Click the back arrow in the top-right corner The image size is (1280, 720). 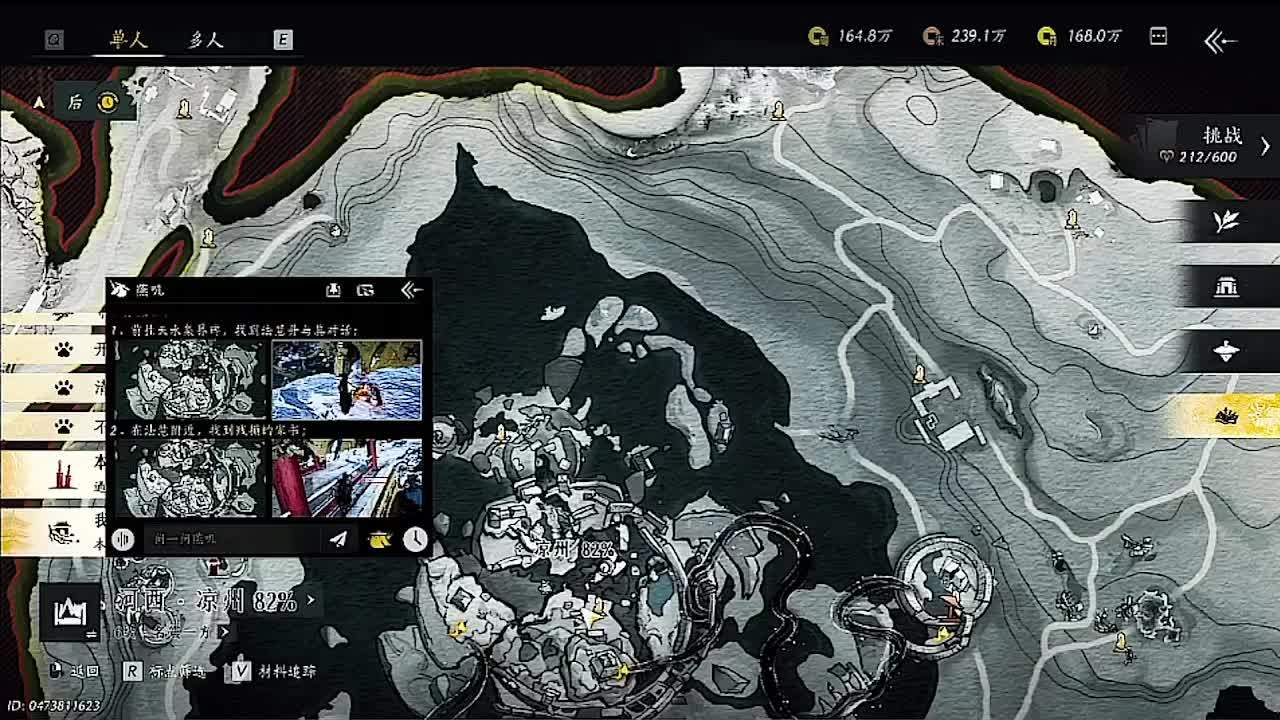pos(1220,40)
